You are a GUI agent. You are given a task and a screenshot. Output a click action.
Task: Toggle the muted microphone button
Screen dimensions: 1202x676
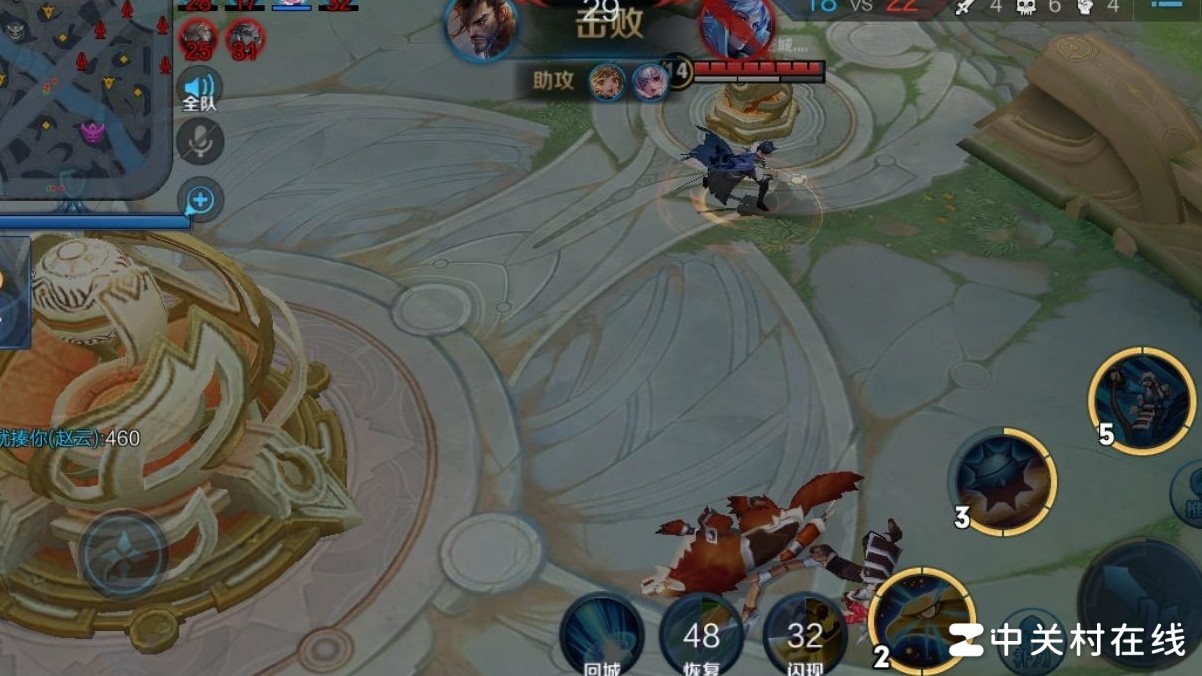coord(200,141)
